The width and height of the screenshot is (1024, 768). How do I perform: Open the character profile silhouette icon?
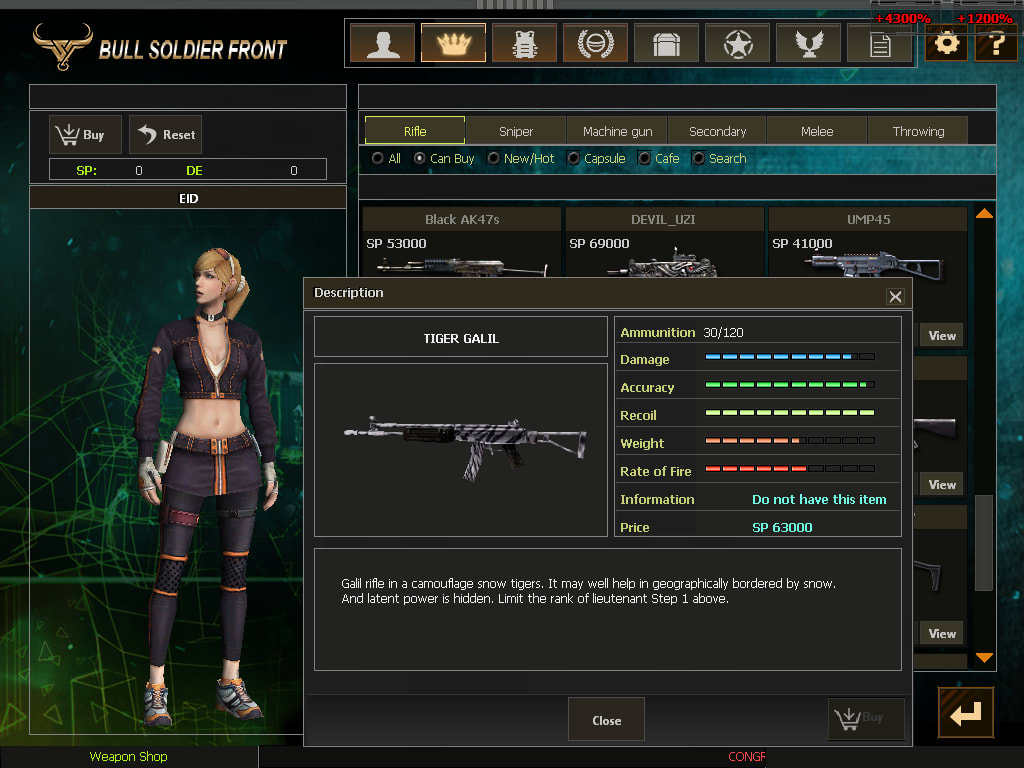[x=382, y=44]
